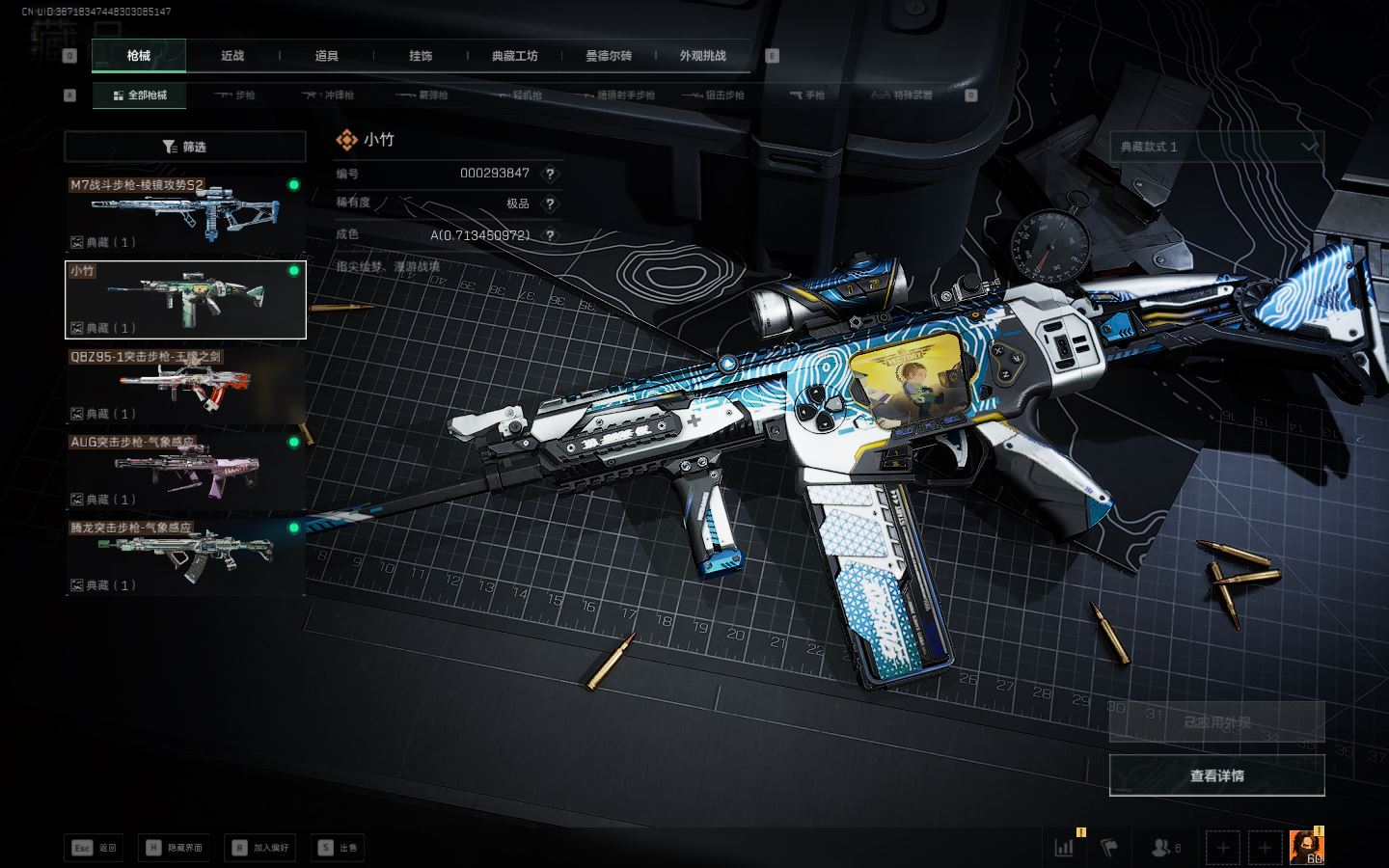The image size is (1389, 868).
Task: Filter weapons by 手枪 pistols
Action: 807,95
